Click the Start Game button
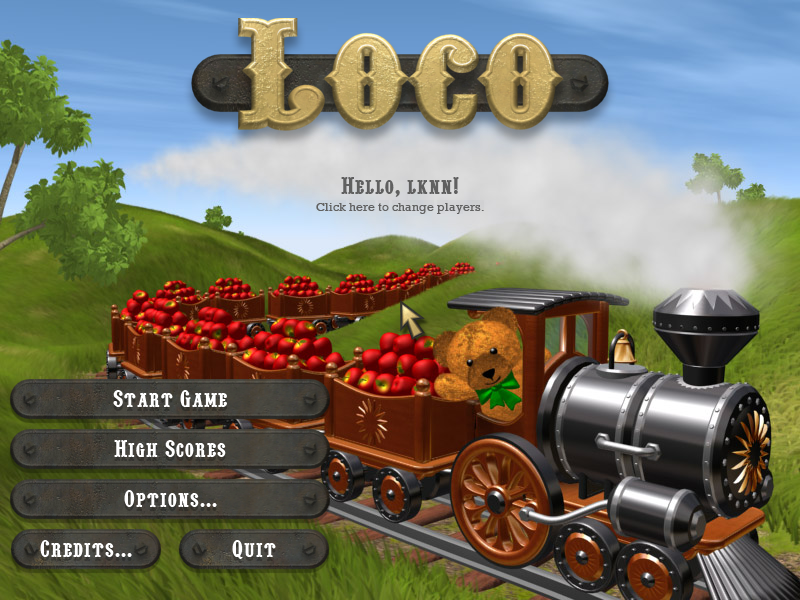Viewport: 800px width, 600px height. point(170,400)
